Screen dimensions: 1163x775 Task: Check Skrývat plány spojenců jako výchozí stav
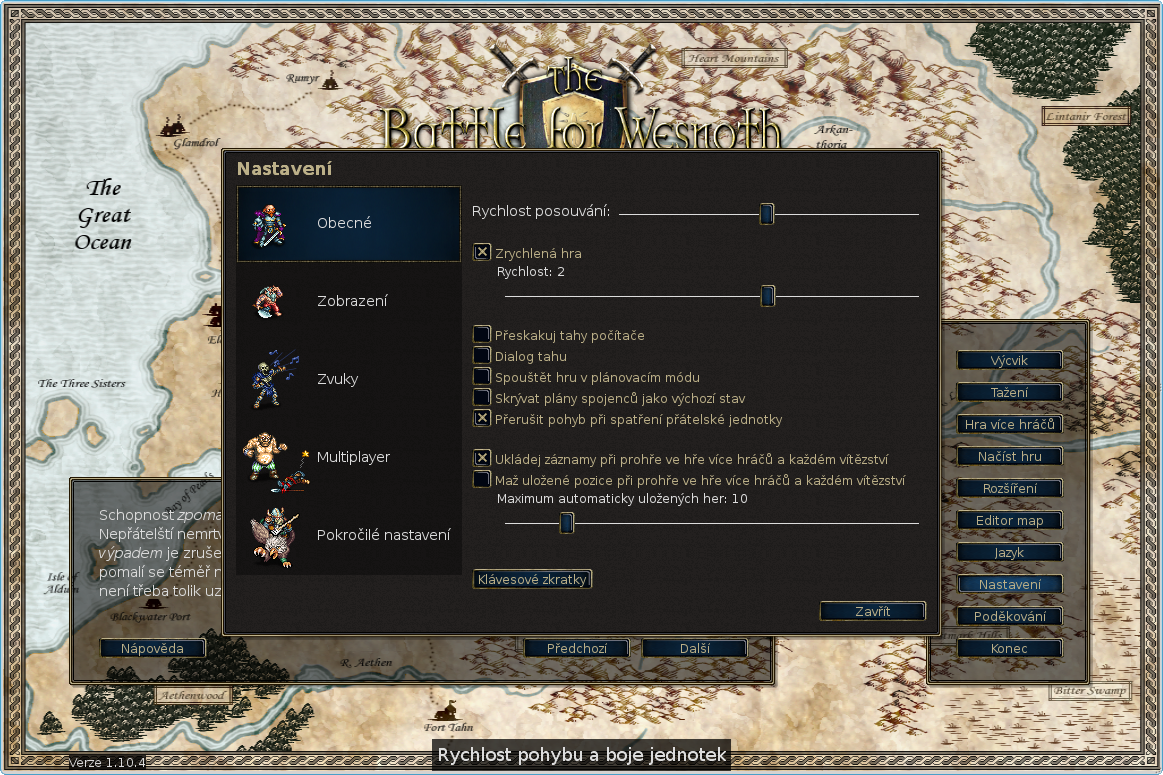[482, 397]
